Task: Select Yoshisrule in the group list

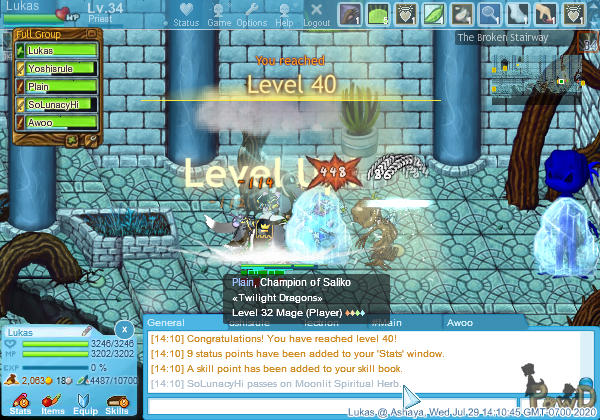Action: click(x=56, y=68)
